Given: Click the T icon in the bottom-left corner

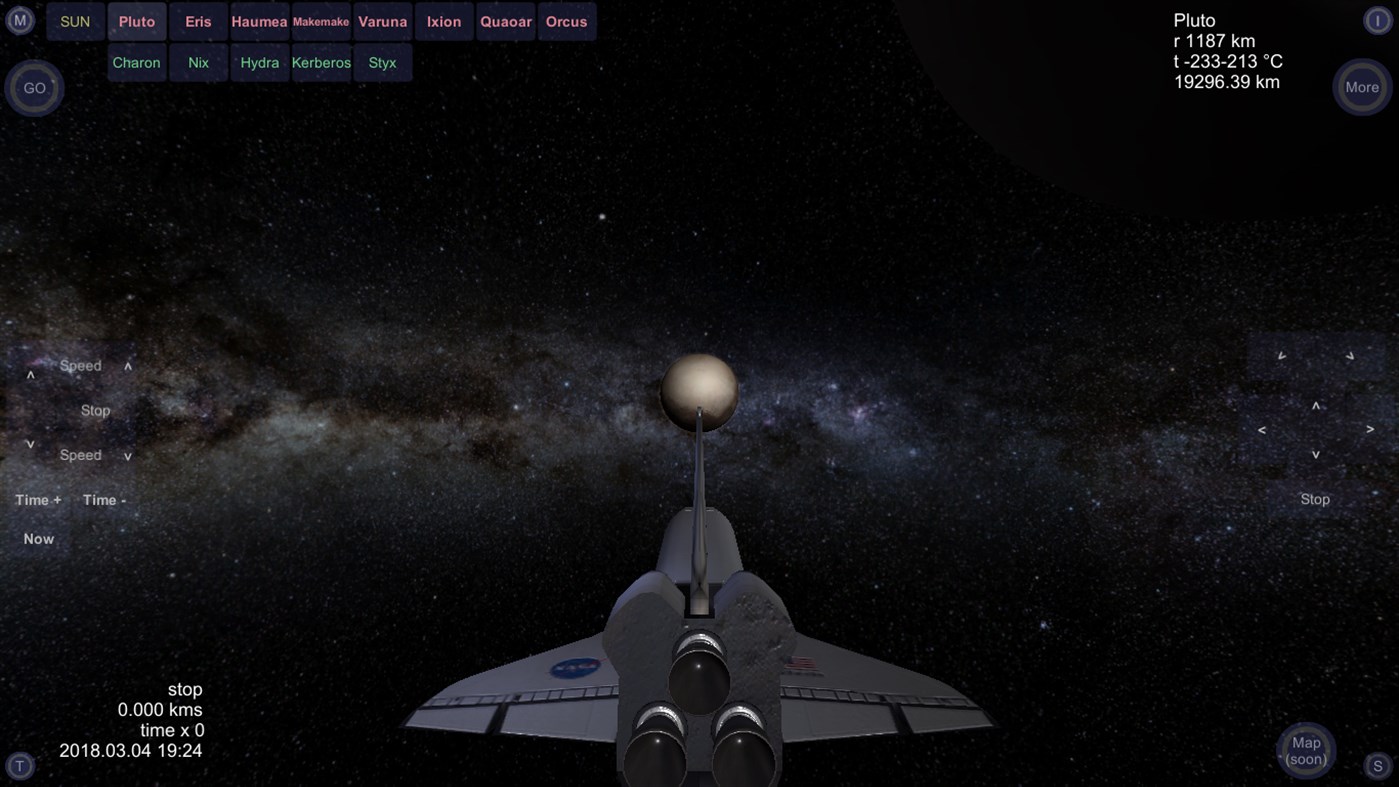Looking at the screenshot, I should tap(19, 766).
